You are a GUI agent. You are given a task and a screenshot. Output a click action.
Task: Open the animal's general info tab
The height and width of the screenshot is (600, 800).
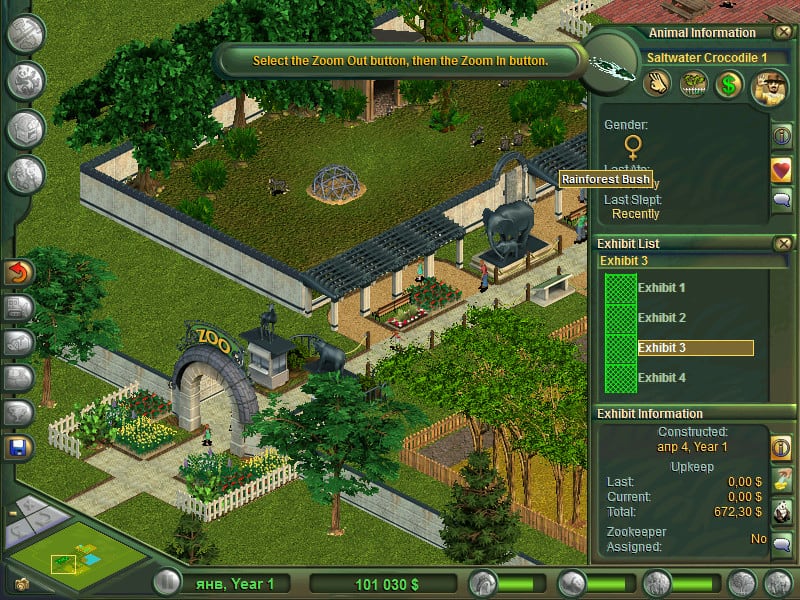tap(781, 137)
